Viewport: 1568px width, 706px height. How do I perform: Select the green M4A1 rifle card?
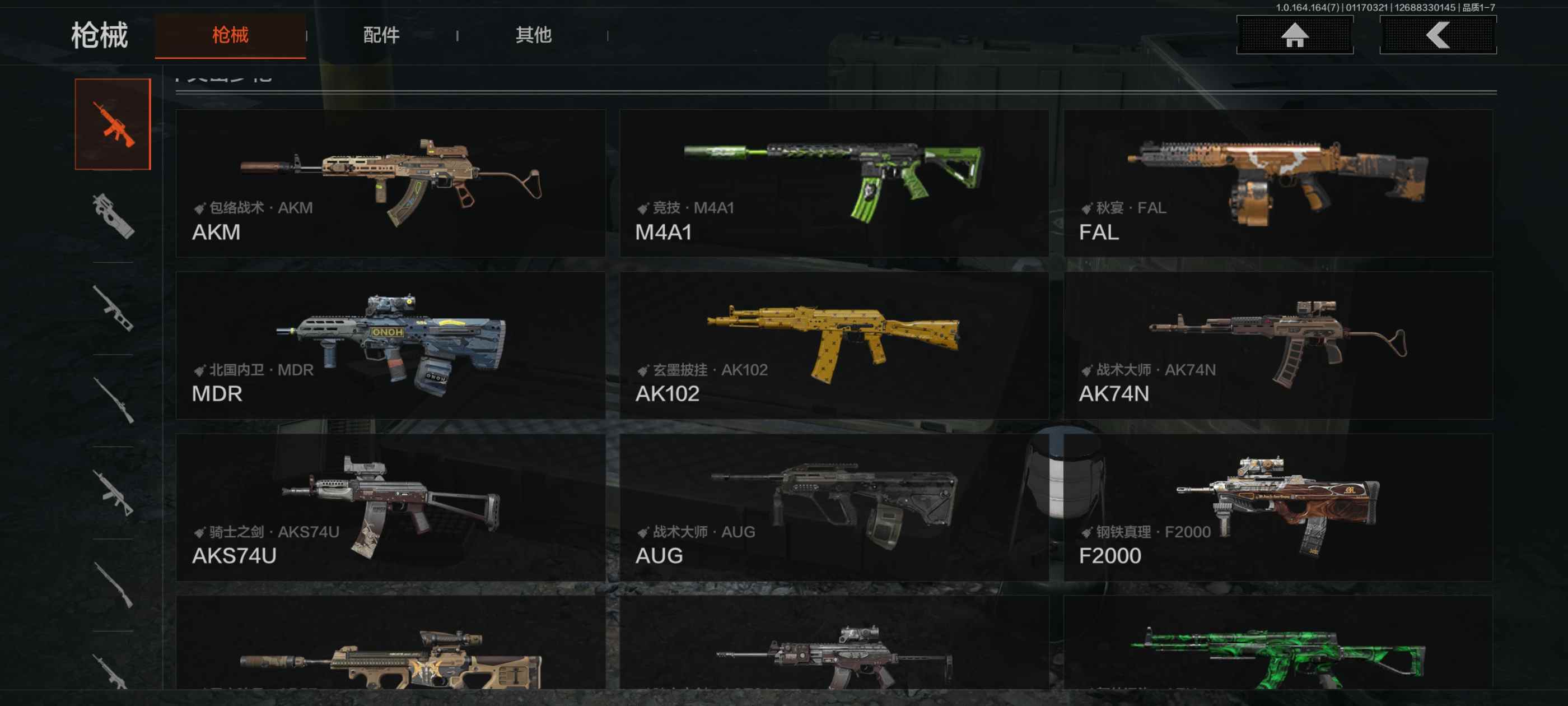coord(834,183)
